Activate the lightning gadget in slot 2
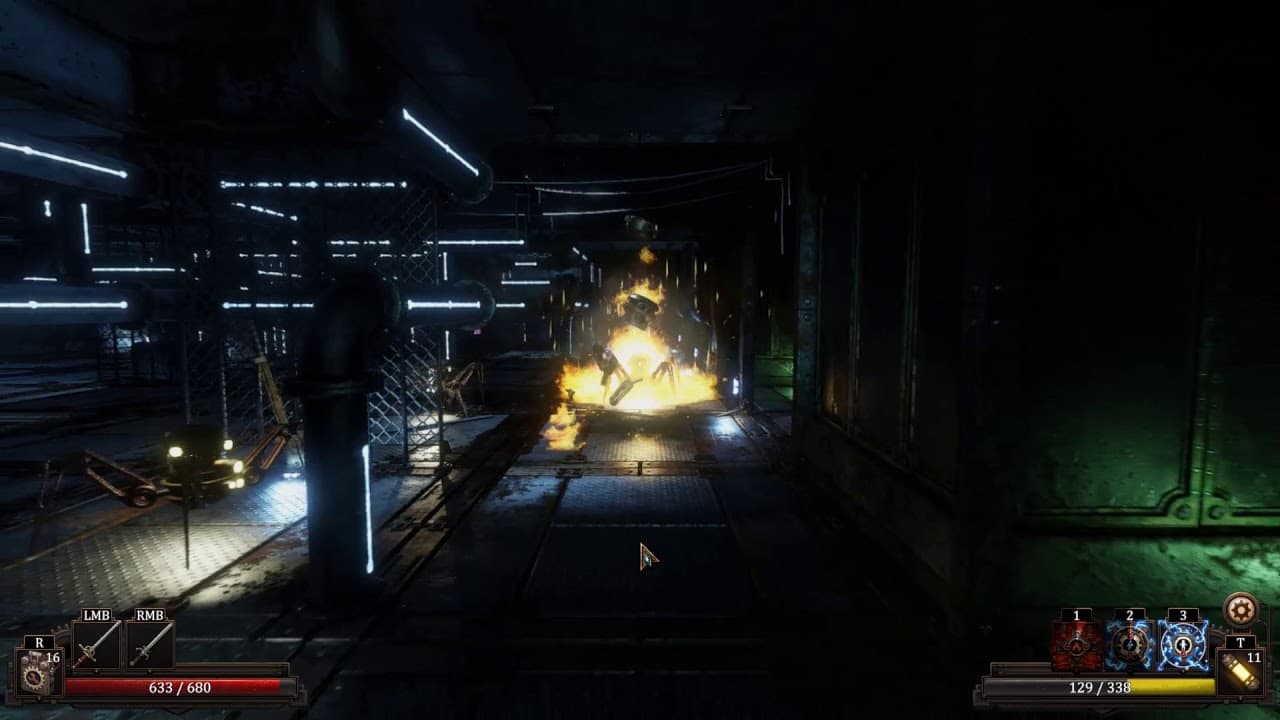The height and width of the screenshot is (720, 1280). 1130,646
